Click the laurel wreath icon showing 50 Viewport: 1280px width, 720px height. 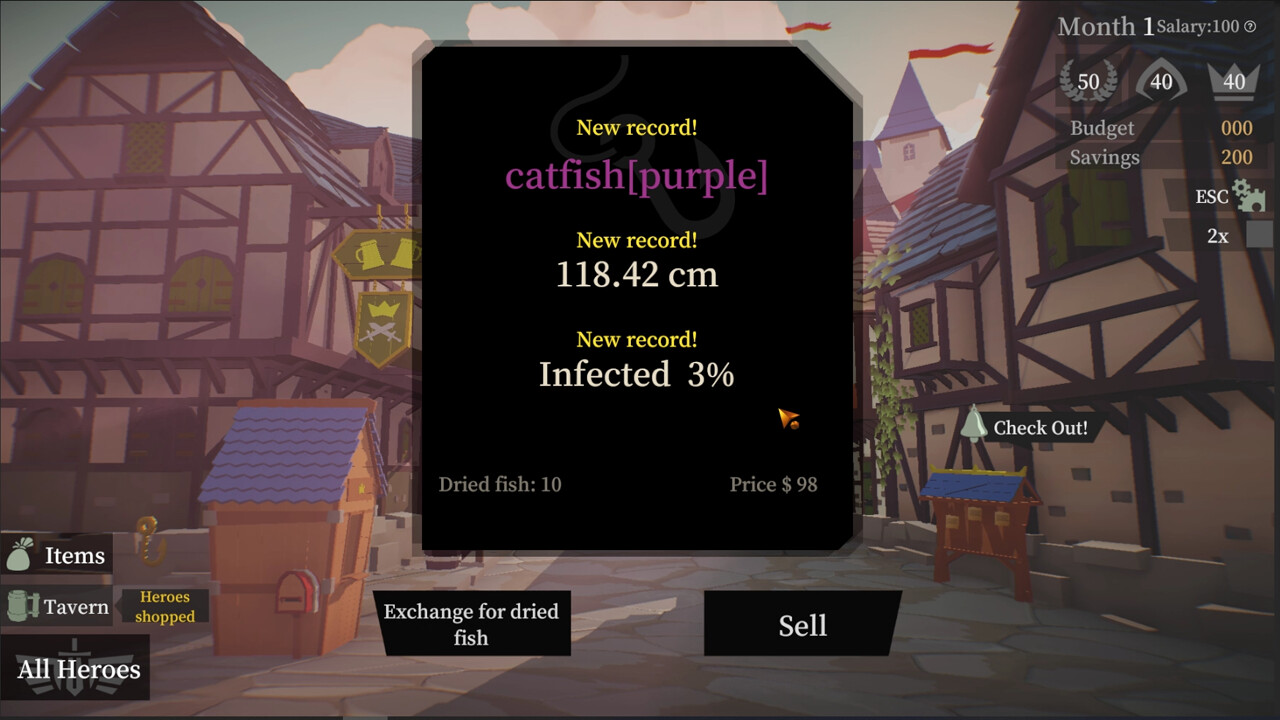pyautogui.click(x=1087, y=81)
